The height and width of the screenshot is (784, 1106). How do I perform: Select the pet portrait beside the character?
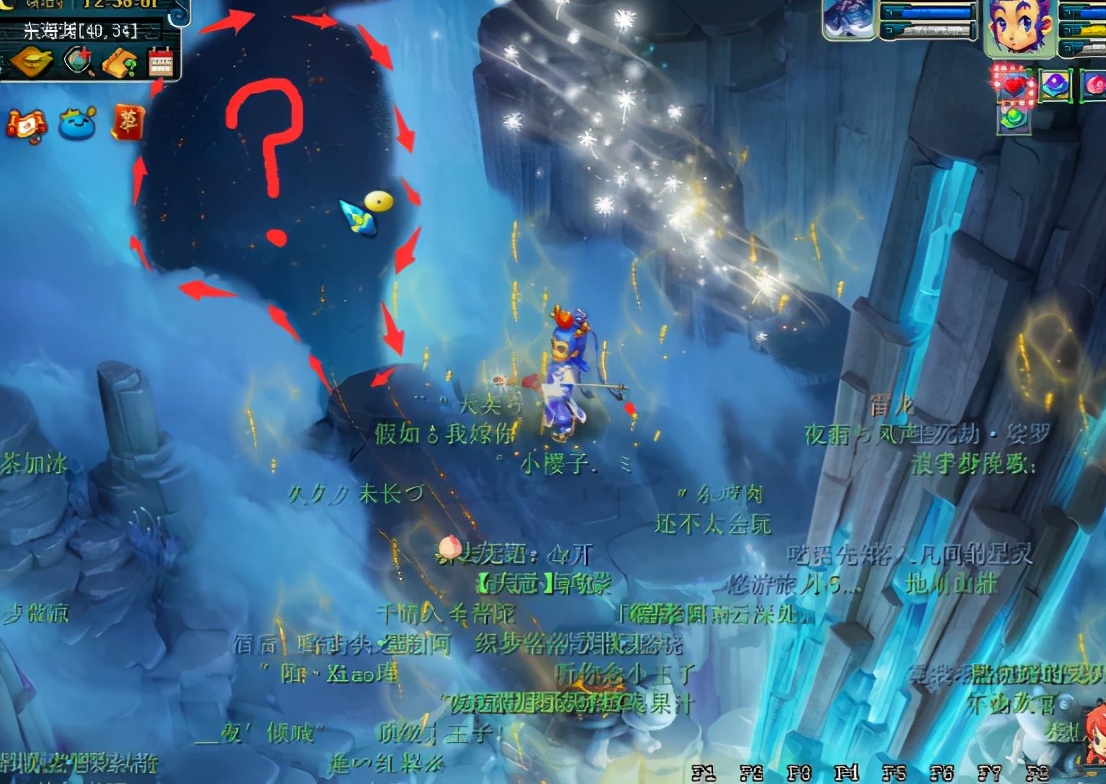tap(848, 20)
